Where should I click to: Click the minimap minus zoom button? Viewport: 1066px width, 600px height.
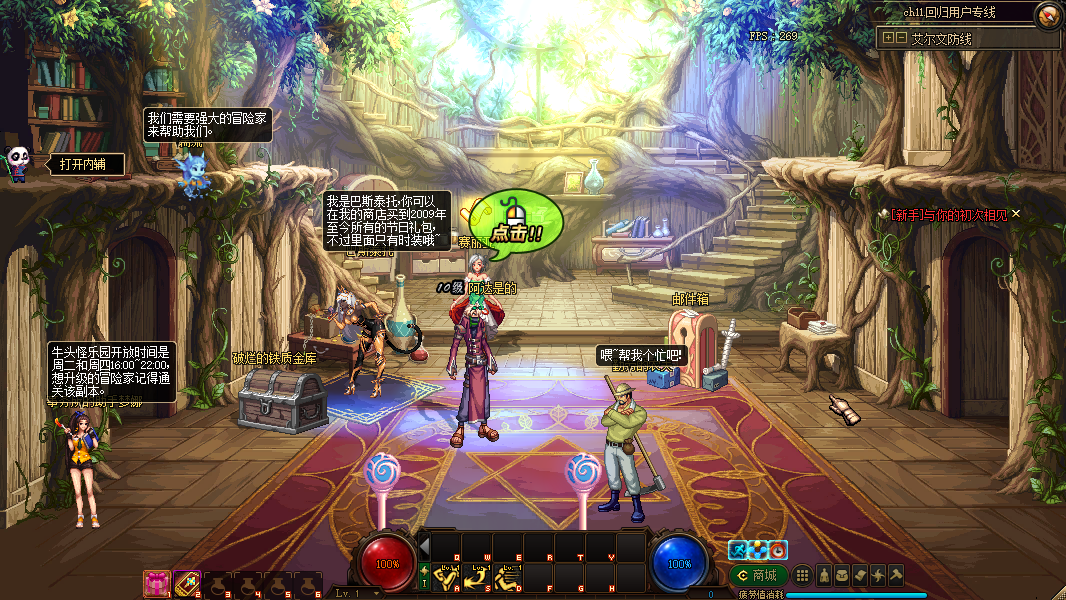901,38
